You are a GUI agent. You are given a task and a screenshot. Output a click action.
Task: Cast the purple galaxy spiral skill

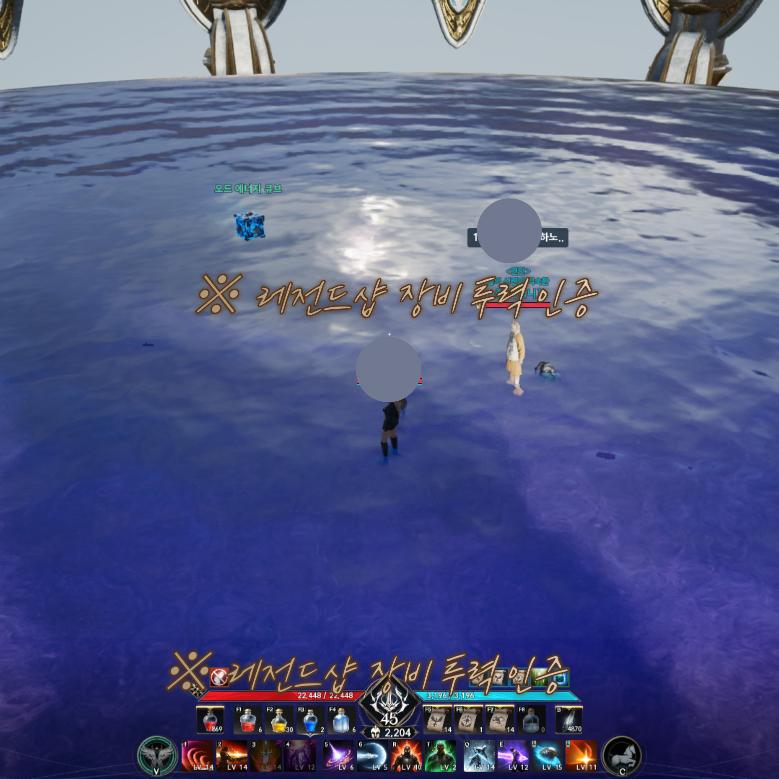tap(337, 755)
